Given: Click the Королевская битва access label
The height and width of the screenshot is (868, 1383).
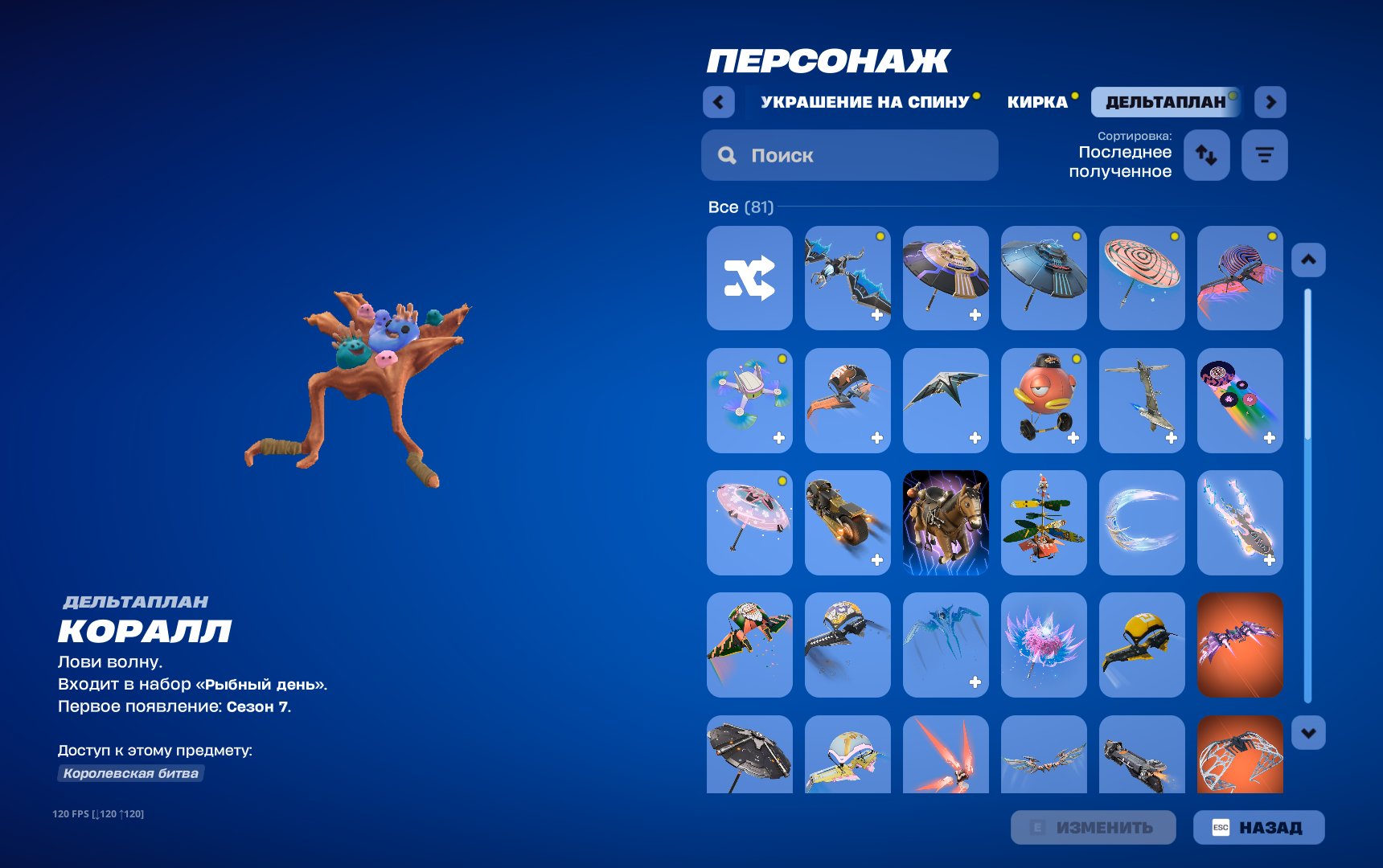Looking at the screenshot, I should 130,775.
